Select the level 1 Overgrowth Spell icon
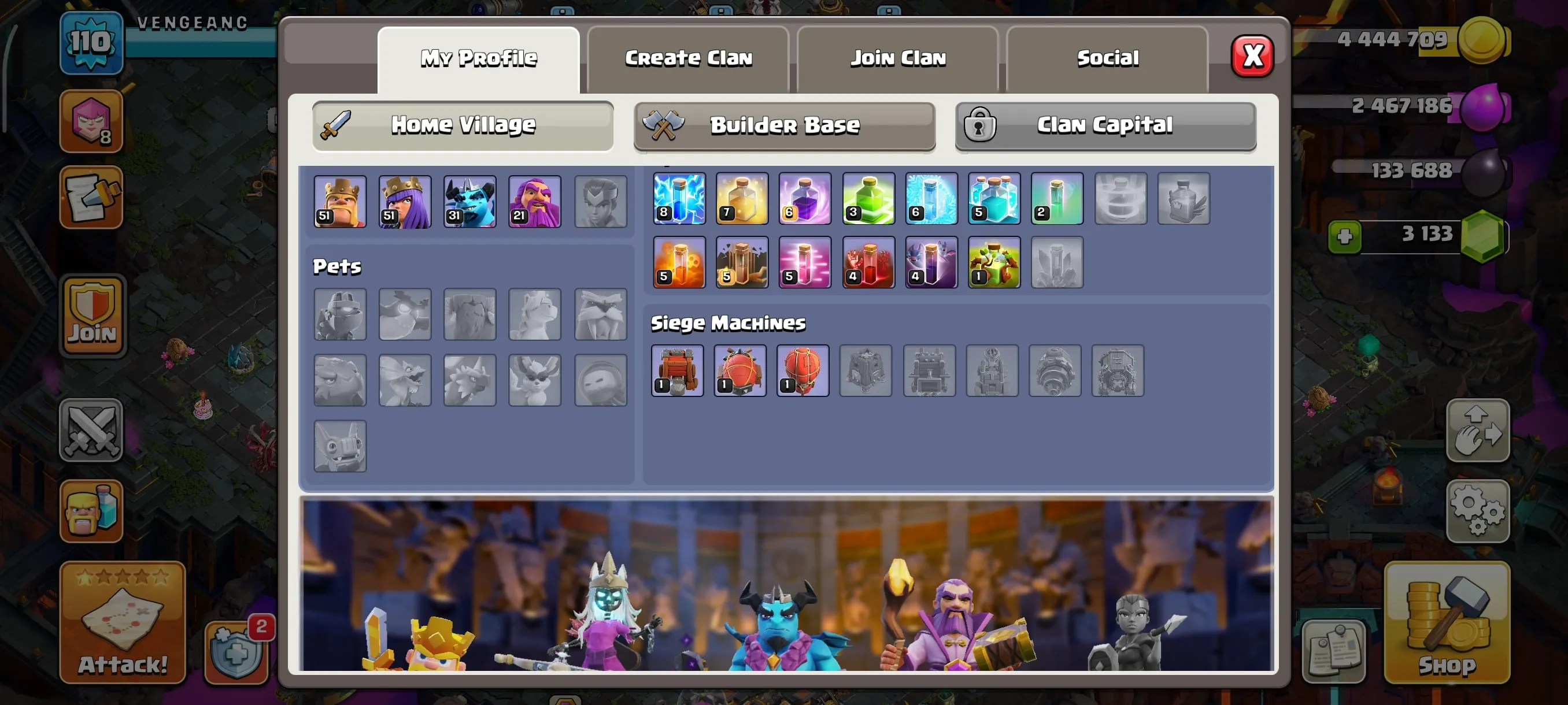This screenshot has width=1568, height=705. (994, 263)
